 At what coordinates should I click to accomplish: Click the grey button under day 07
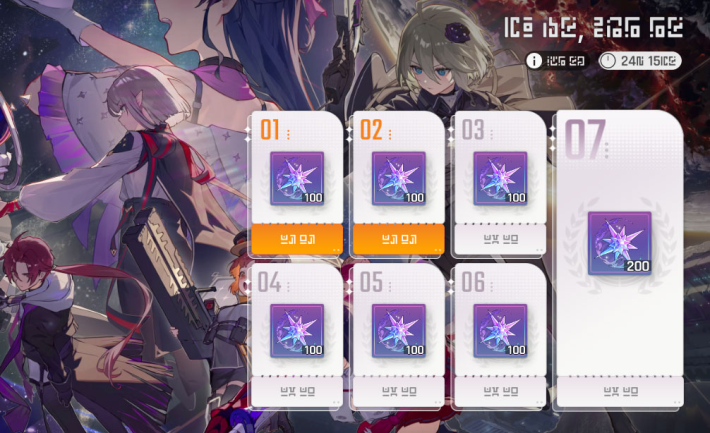[x=620, y=390]
